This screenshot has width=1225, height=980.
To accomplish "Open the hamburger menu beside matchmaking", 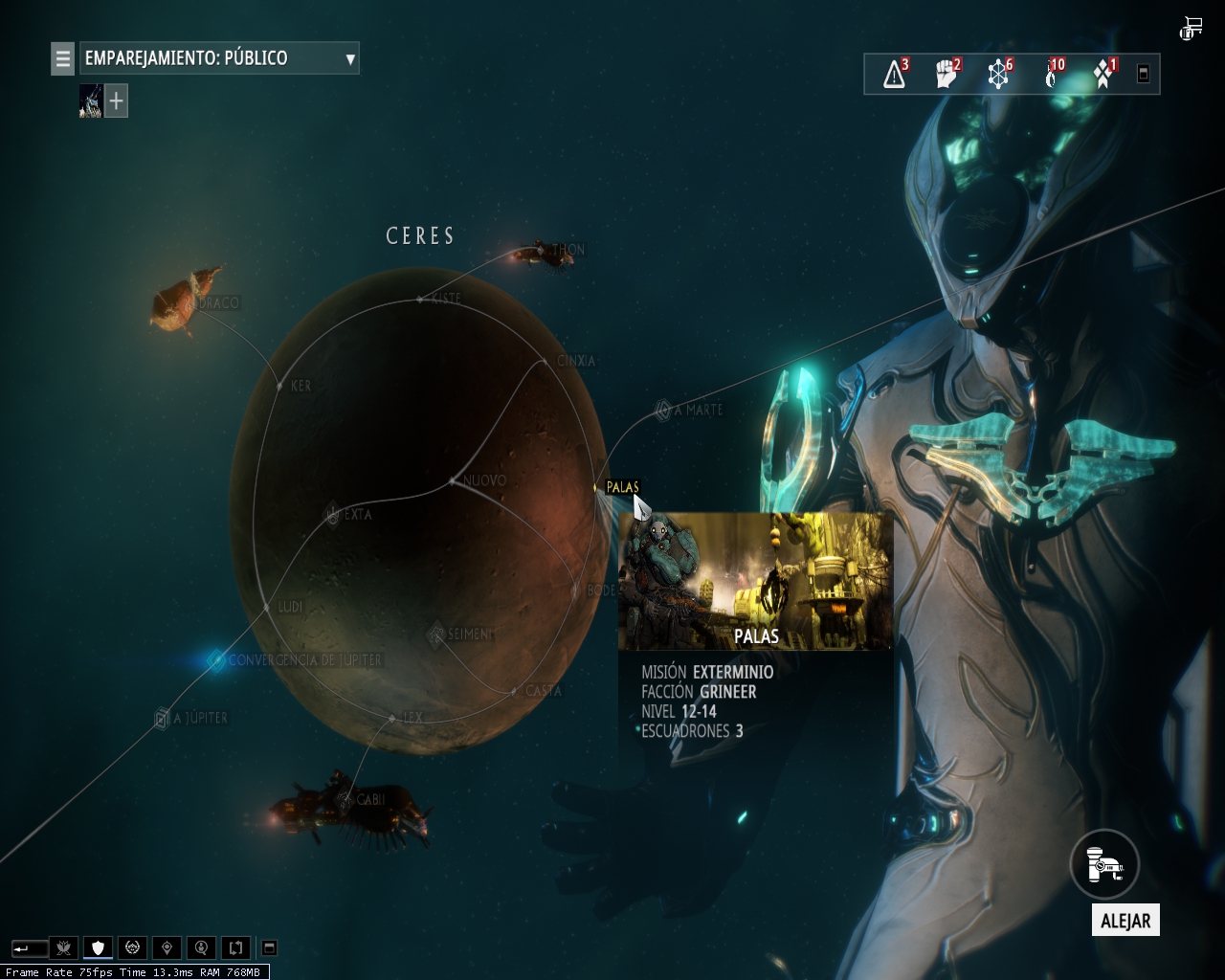I will [x=62, y=58].
